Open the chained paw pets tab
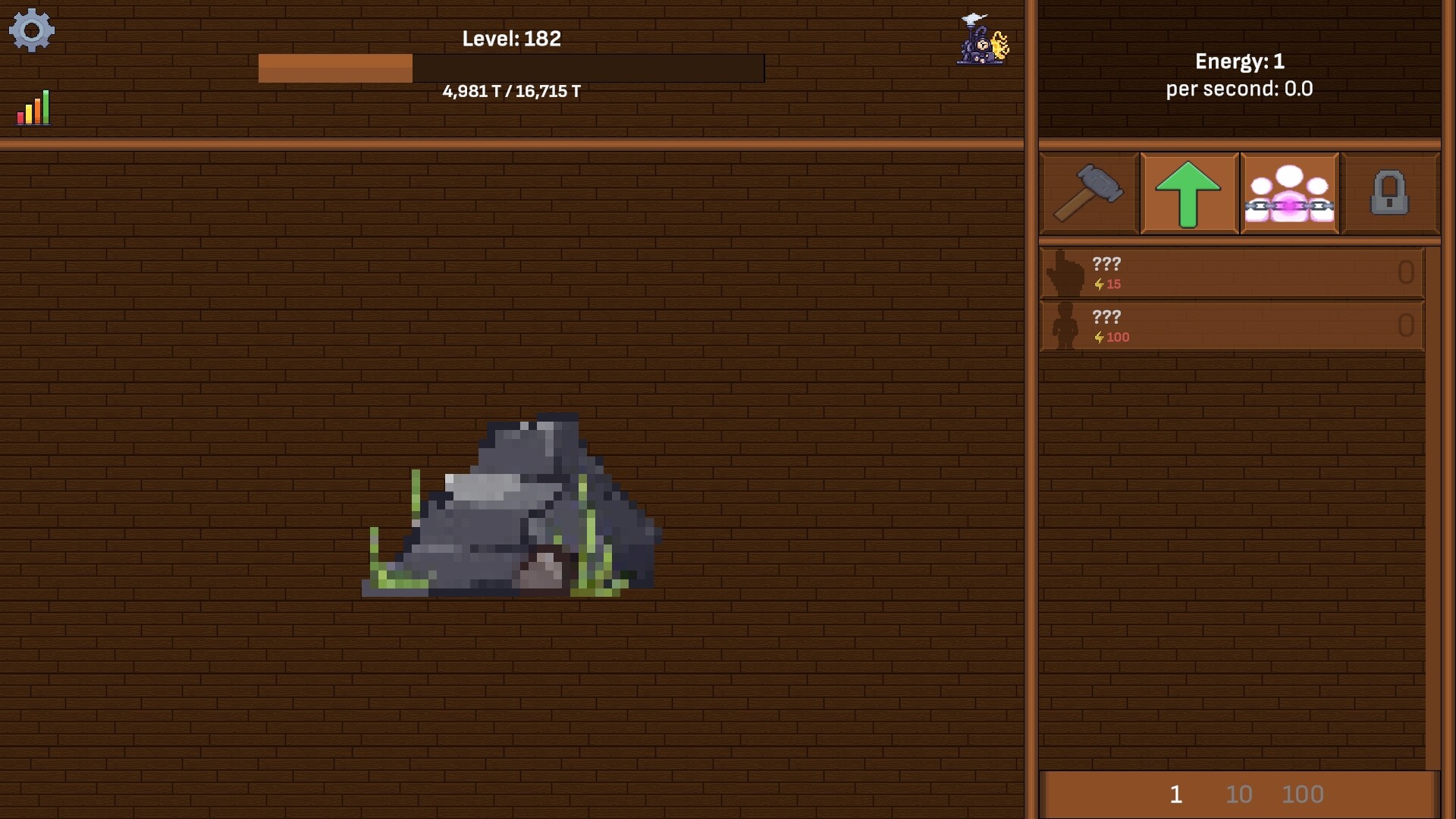The image size is (1456, 819). click(x=1289, y=193)
